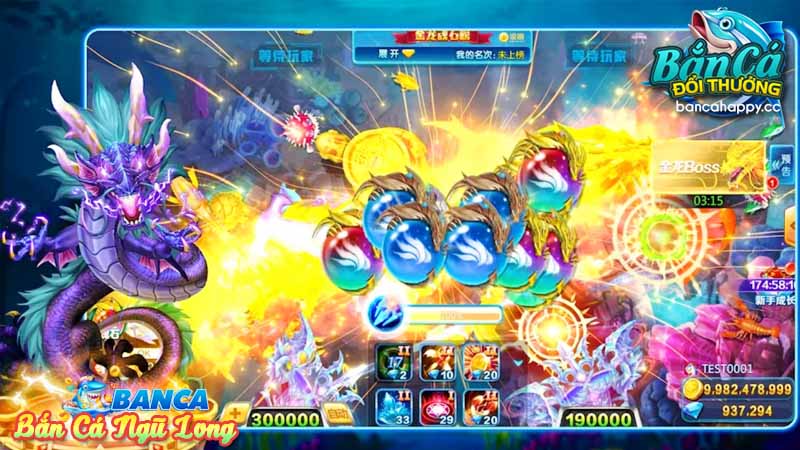This screenshot has height=450, width=800.
Task: Click the gold coin balance display
Action: point(740,388)
